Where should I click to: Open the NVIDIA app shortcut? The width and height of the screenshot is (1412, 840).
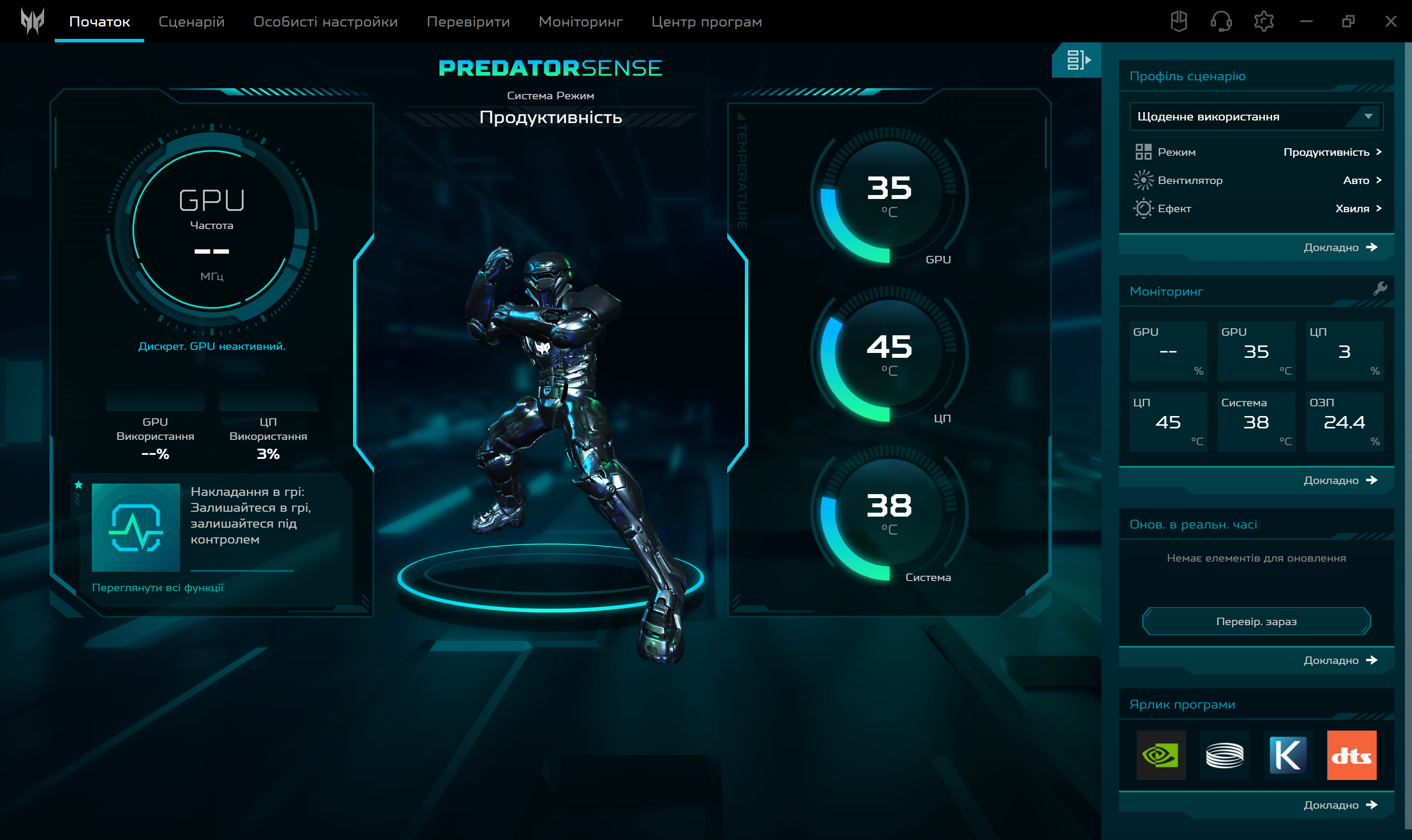click(x=1162, y=755)
